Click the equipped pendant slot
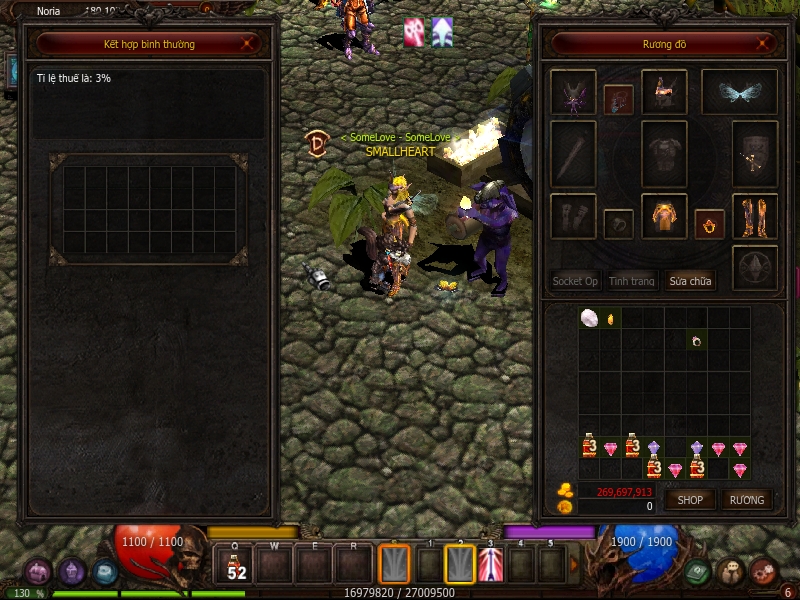800x600 pixels. (617, 99)
